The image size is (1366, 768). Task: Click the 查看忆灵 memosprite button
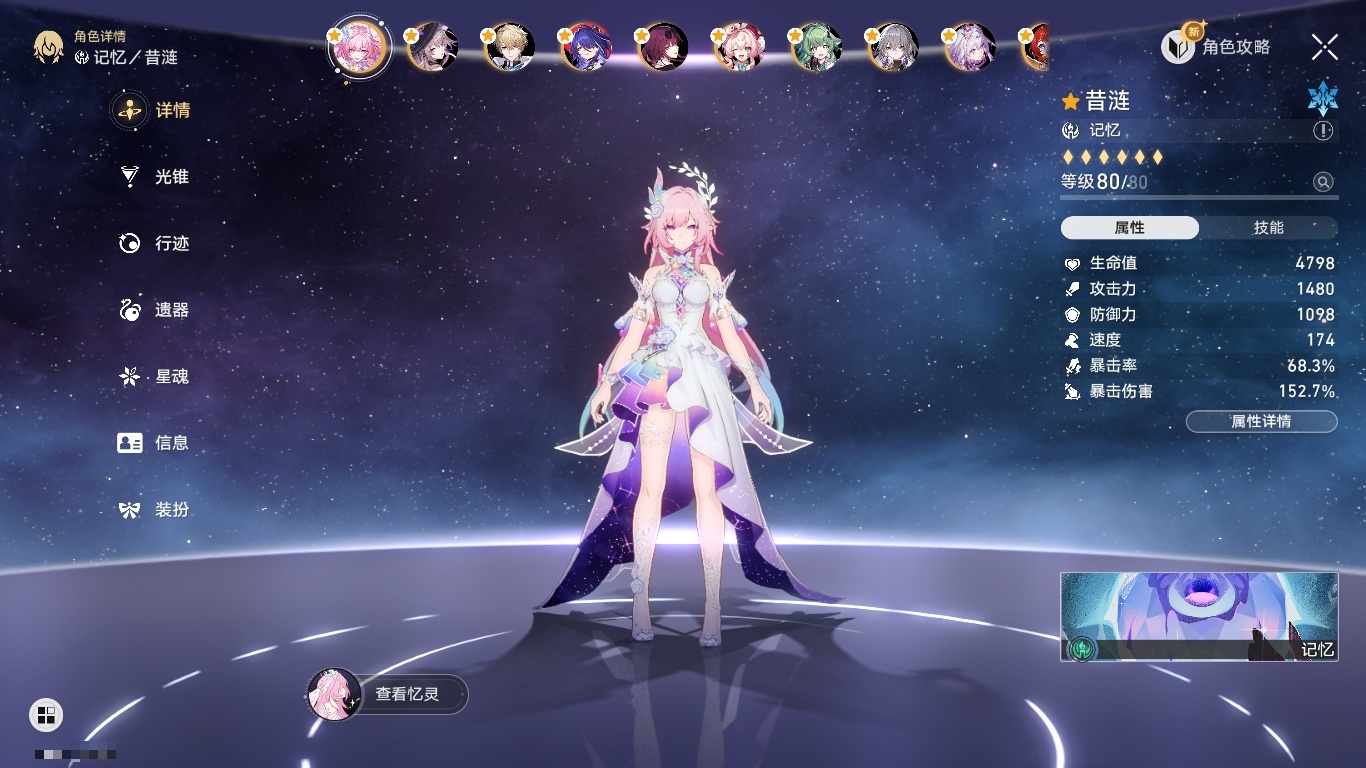point(388,694)
